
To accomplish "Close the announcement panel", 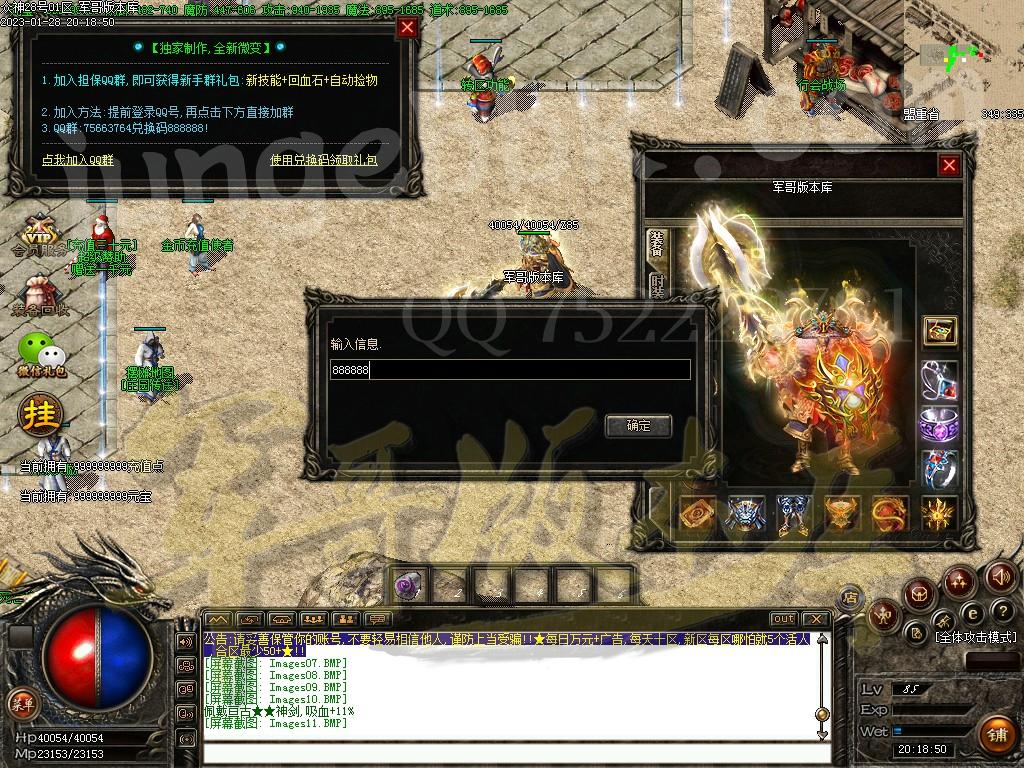I will tap(407, 28).
